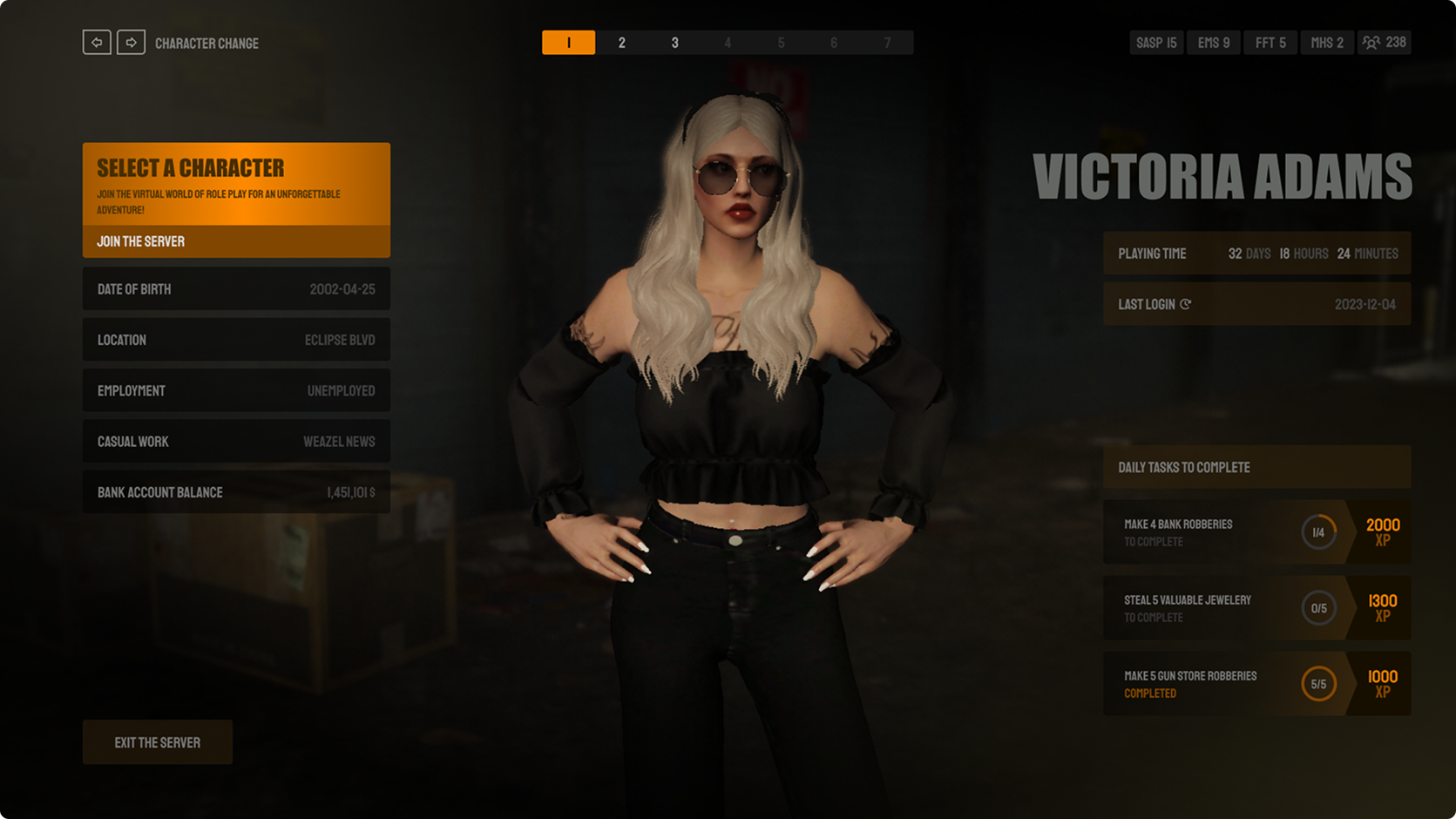Click the Join the Server button
The image size is (1456, 819).
[x=236, y=241]
